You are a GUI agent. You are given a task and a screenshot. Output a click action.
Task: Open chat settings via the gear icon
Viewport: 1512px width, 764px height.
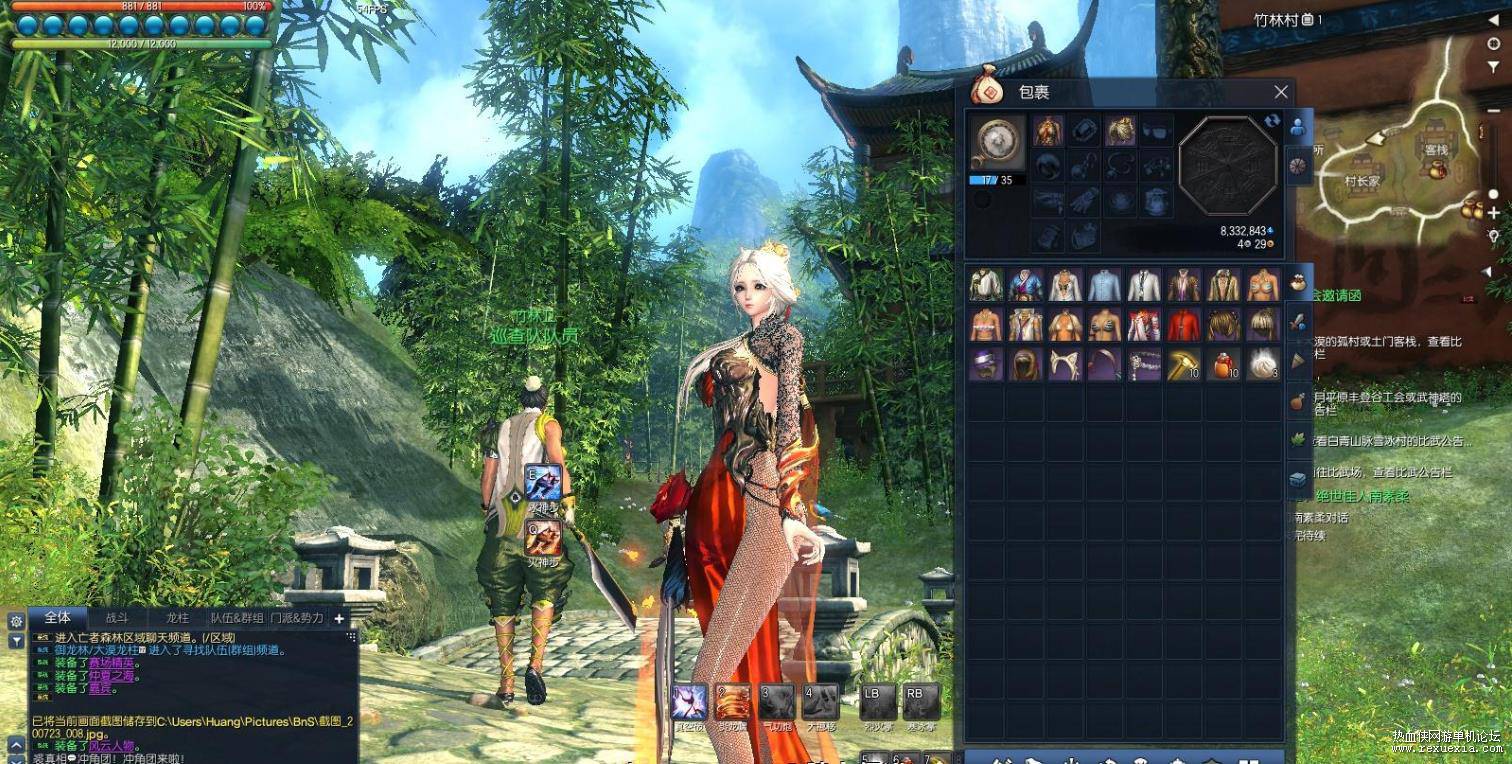pyautogui.click(x=16, y=621)
